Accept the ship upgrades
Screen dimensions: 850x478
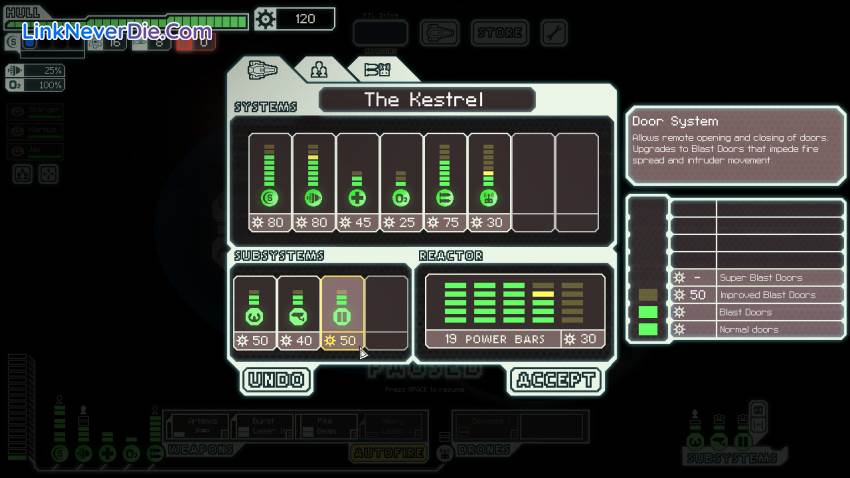[555, 380]
